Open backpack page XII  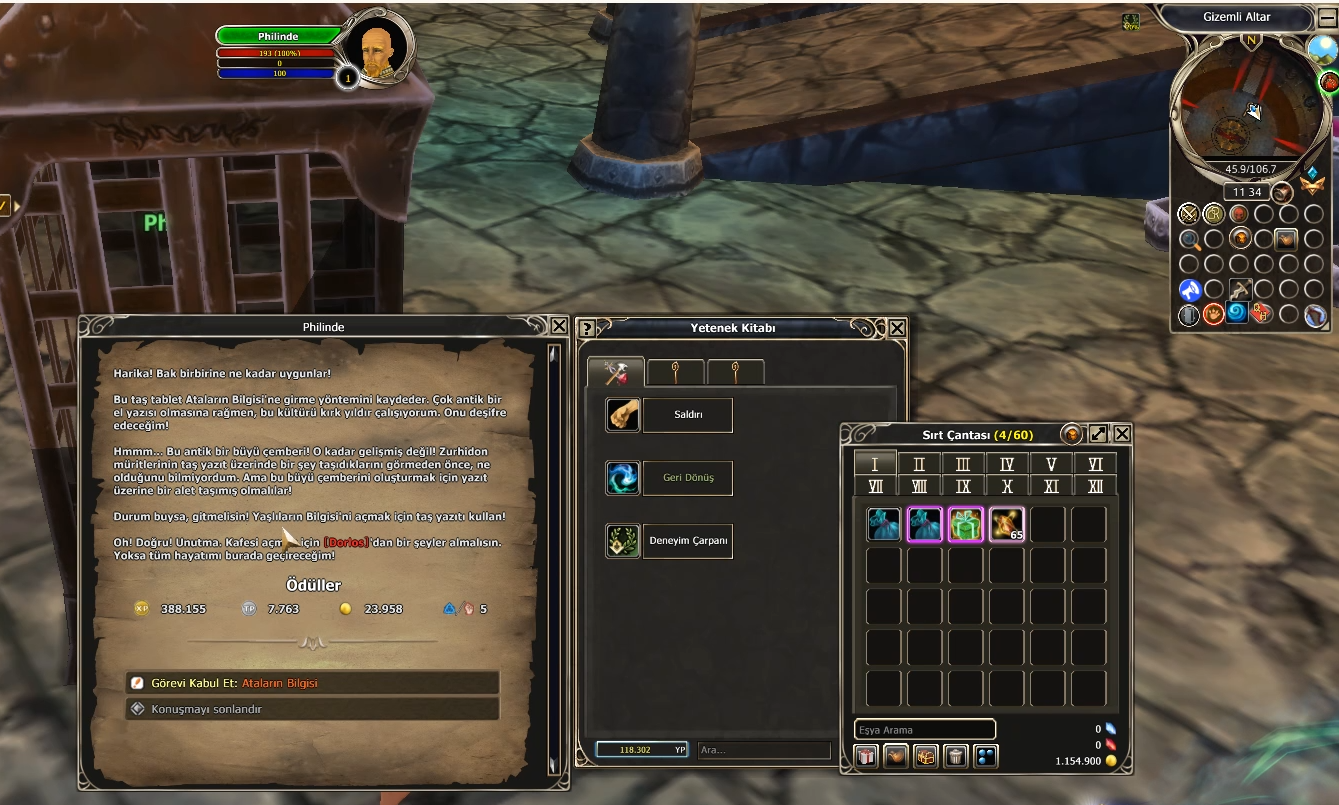coord(1095,486)
